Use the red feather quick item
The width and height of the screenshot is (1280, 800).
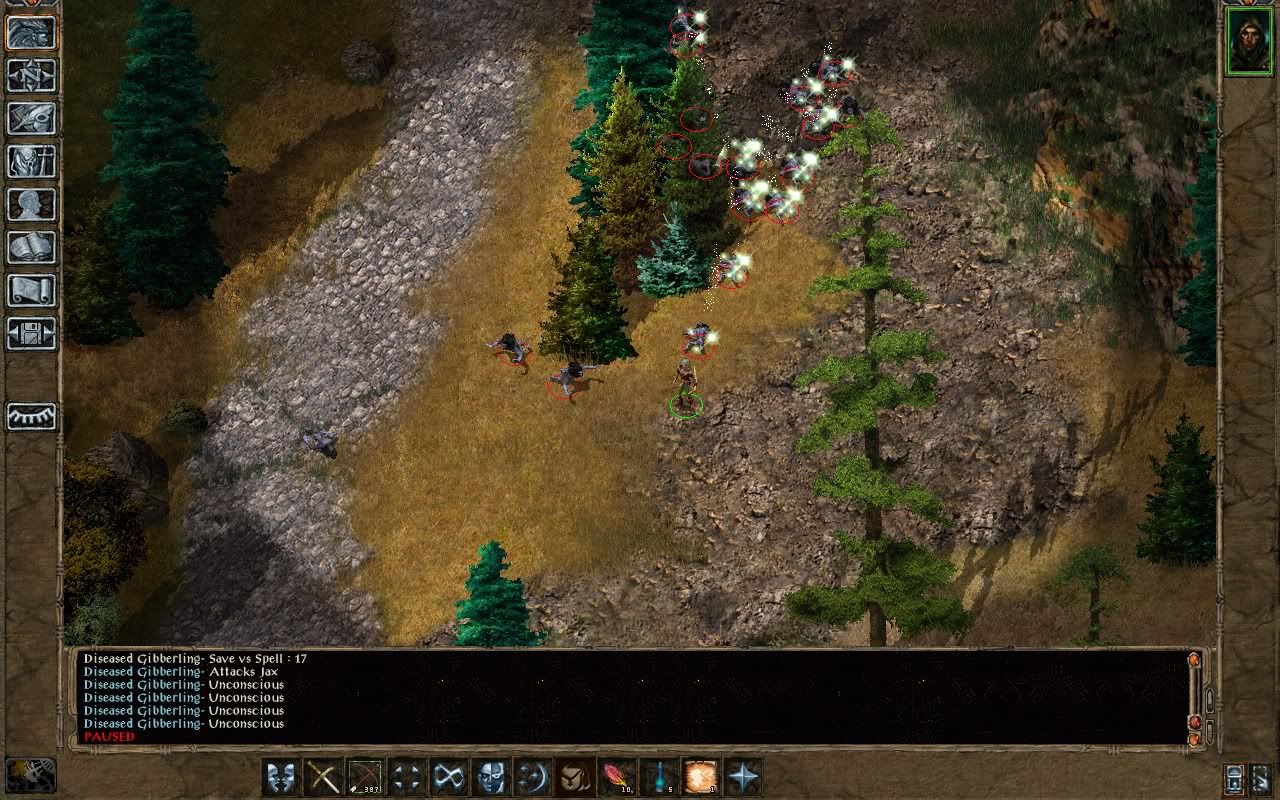(x=616, y=777)
